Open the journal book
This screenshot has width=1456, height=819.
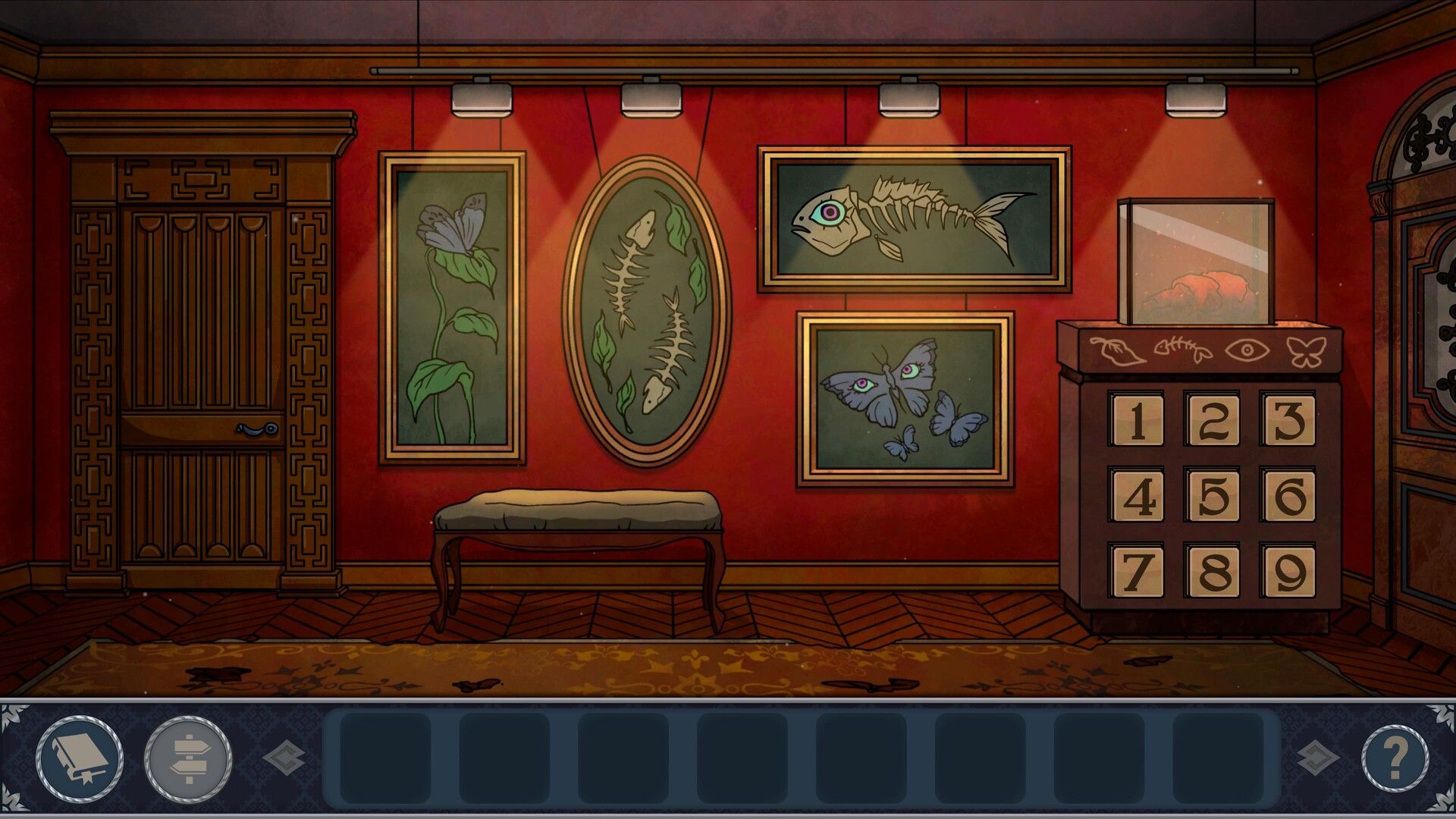click(x=79, y=756)
